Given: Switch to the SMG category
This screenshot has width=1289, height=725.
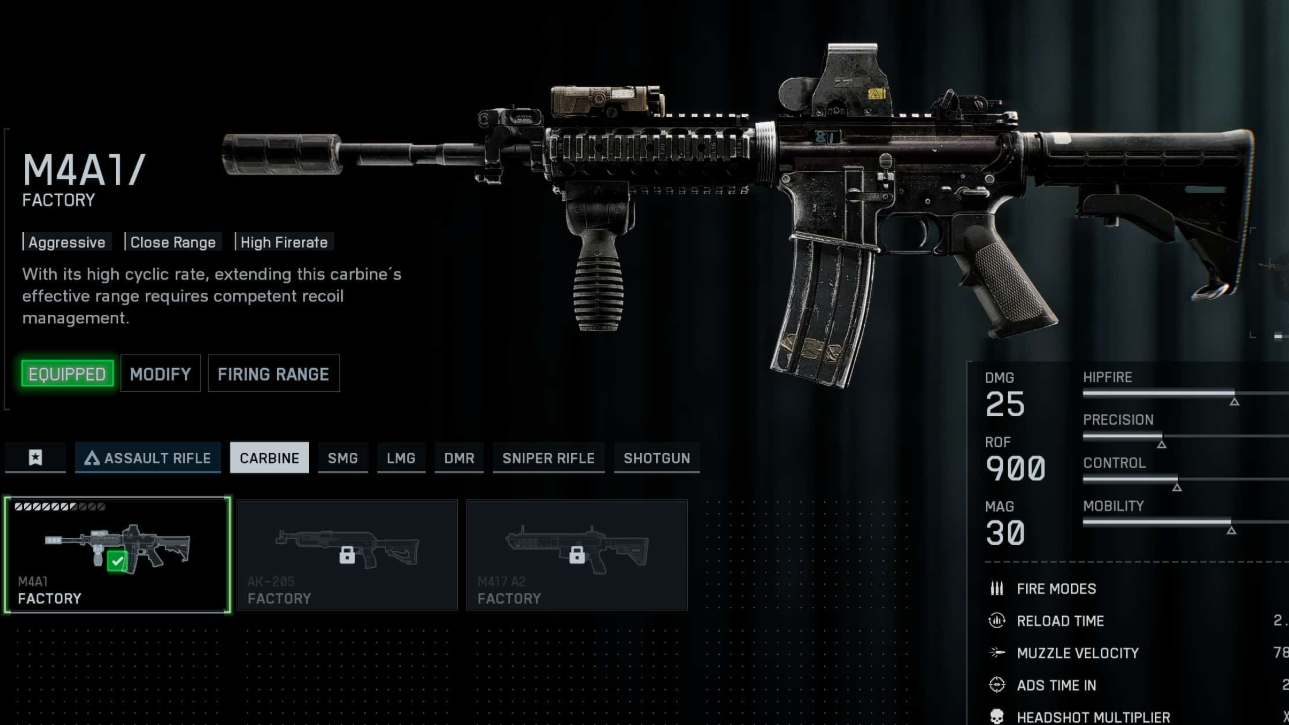Looking at the screenshot, I should [x=343, y=458].
